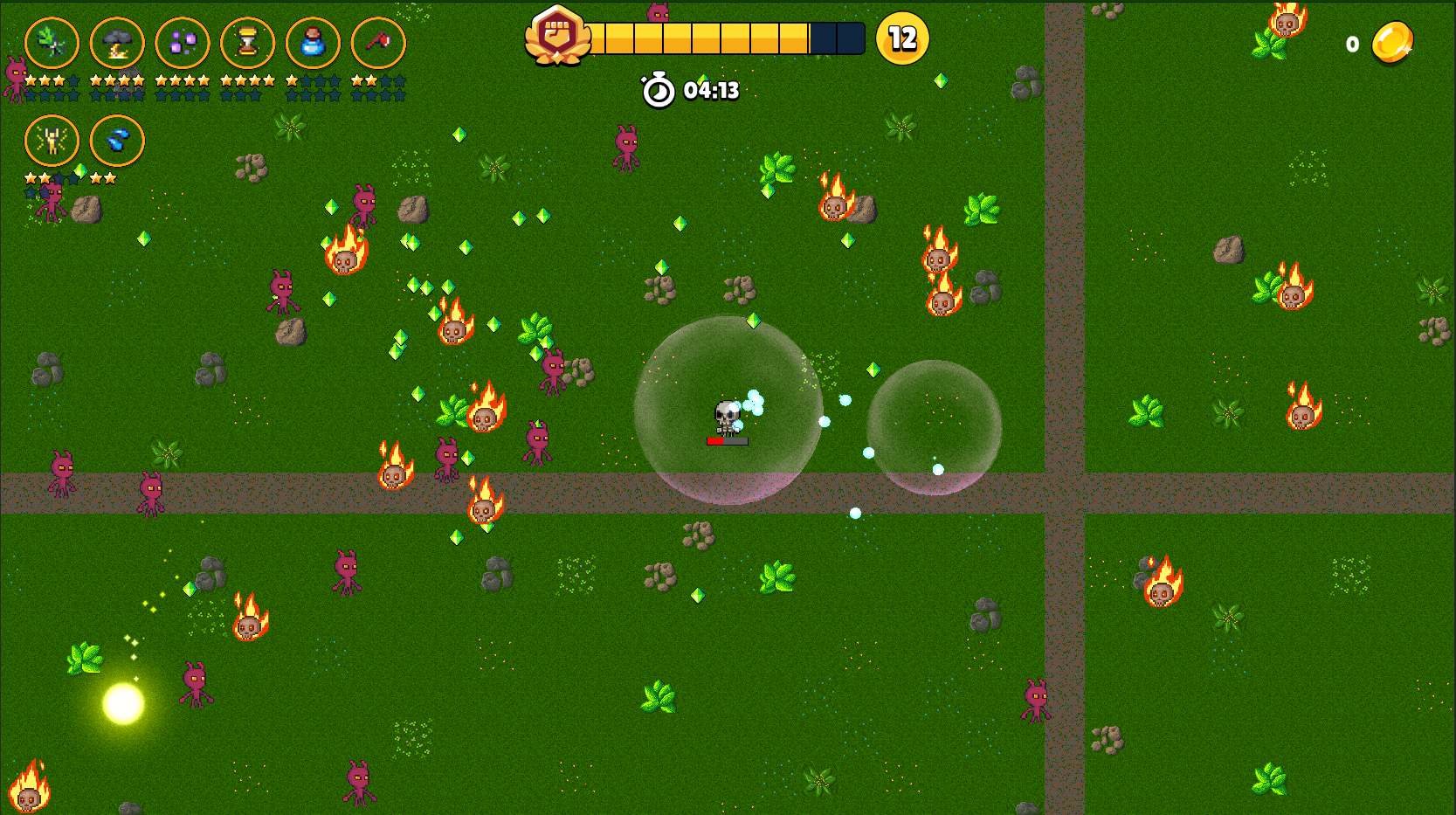The height and width of the screenshot is (815, 1456).
Task: Click the gold coin counter in top-right corner
Action: coord(1392,42)
